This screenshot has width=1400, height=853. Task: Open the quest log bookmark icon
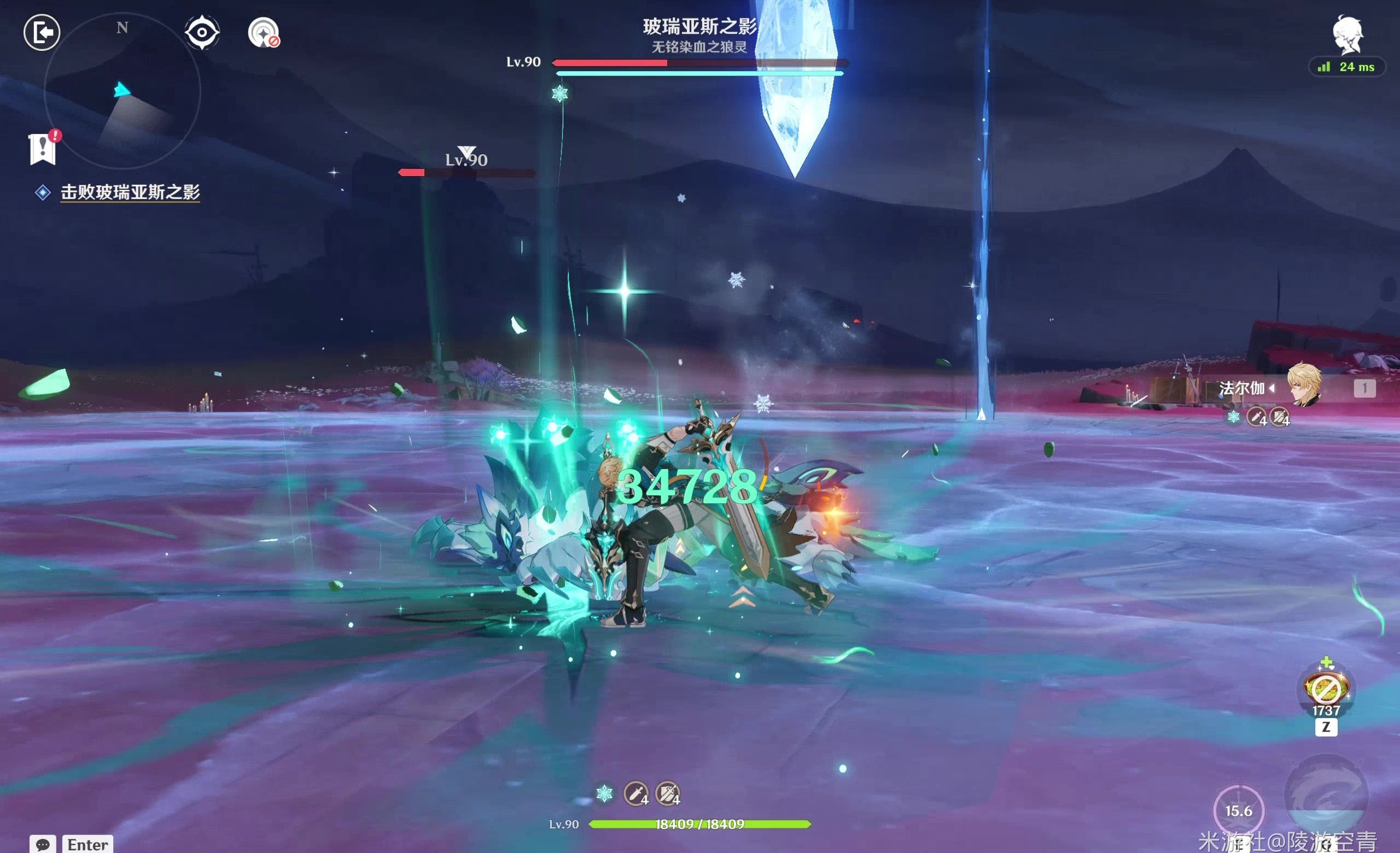(43, 149)
